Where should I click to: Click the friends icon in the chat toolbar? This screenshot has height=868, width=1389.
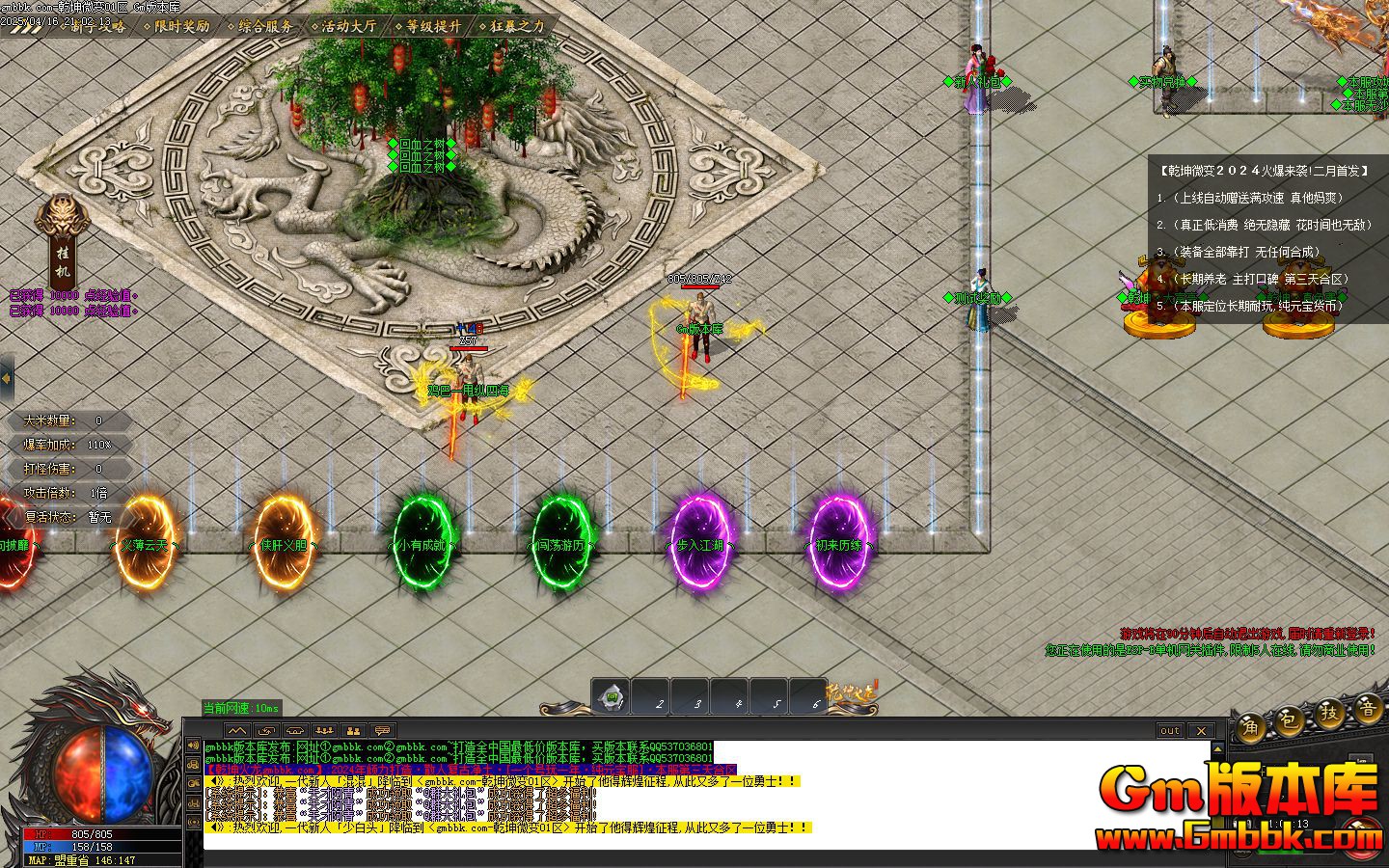click(x=352, y=731)
